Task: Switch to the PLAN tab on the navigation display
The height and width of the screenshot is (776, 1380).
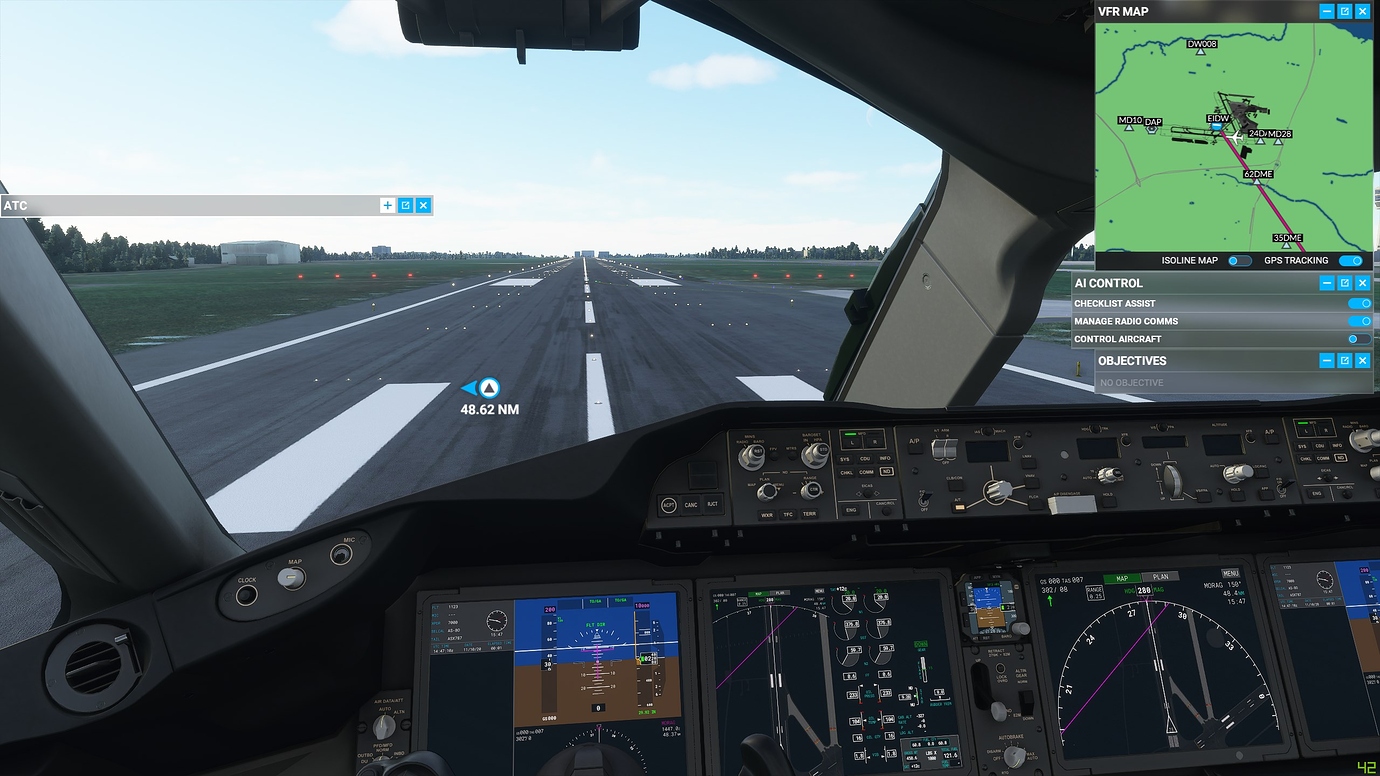Action: click(x=1161, y=578)
